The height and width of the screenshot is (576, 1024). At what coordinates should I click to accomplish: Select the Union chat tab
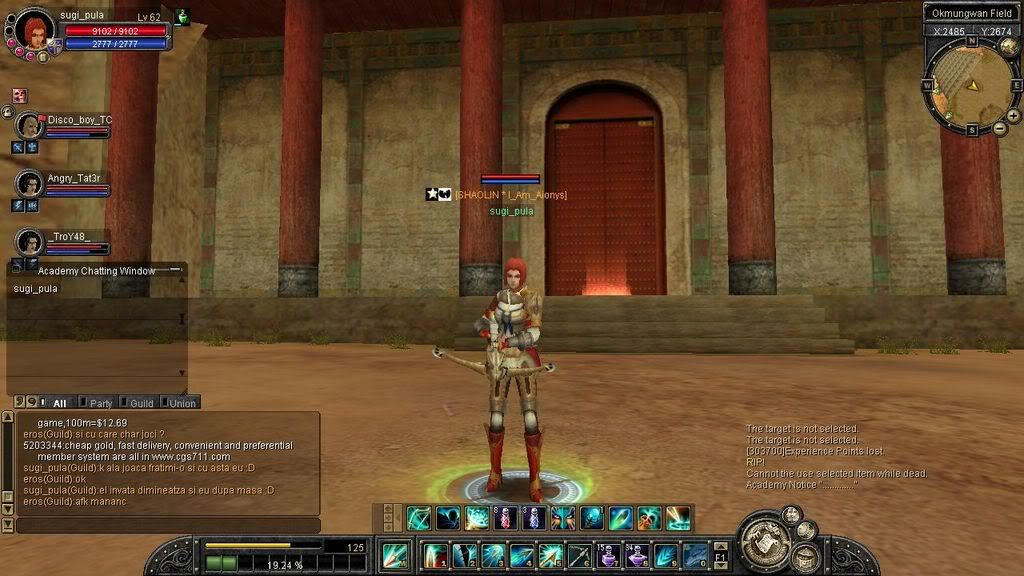[182, 403]
